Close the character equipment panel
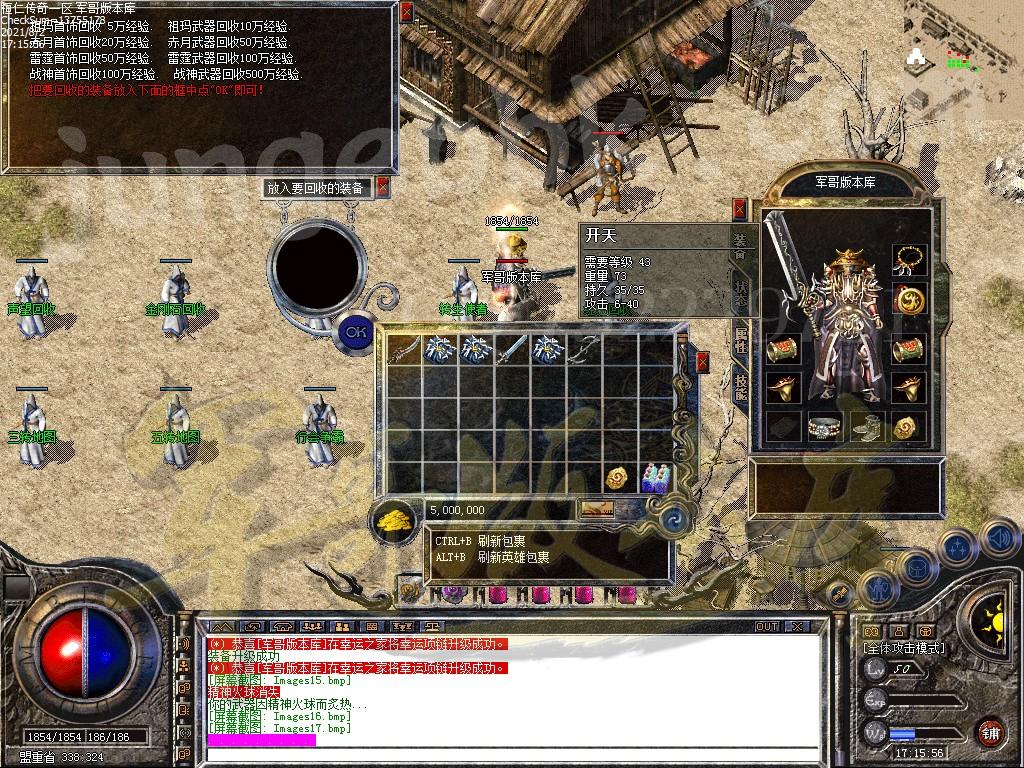1024x768 pixels. 739,208
